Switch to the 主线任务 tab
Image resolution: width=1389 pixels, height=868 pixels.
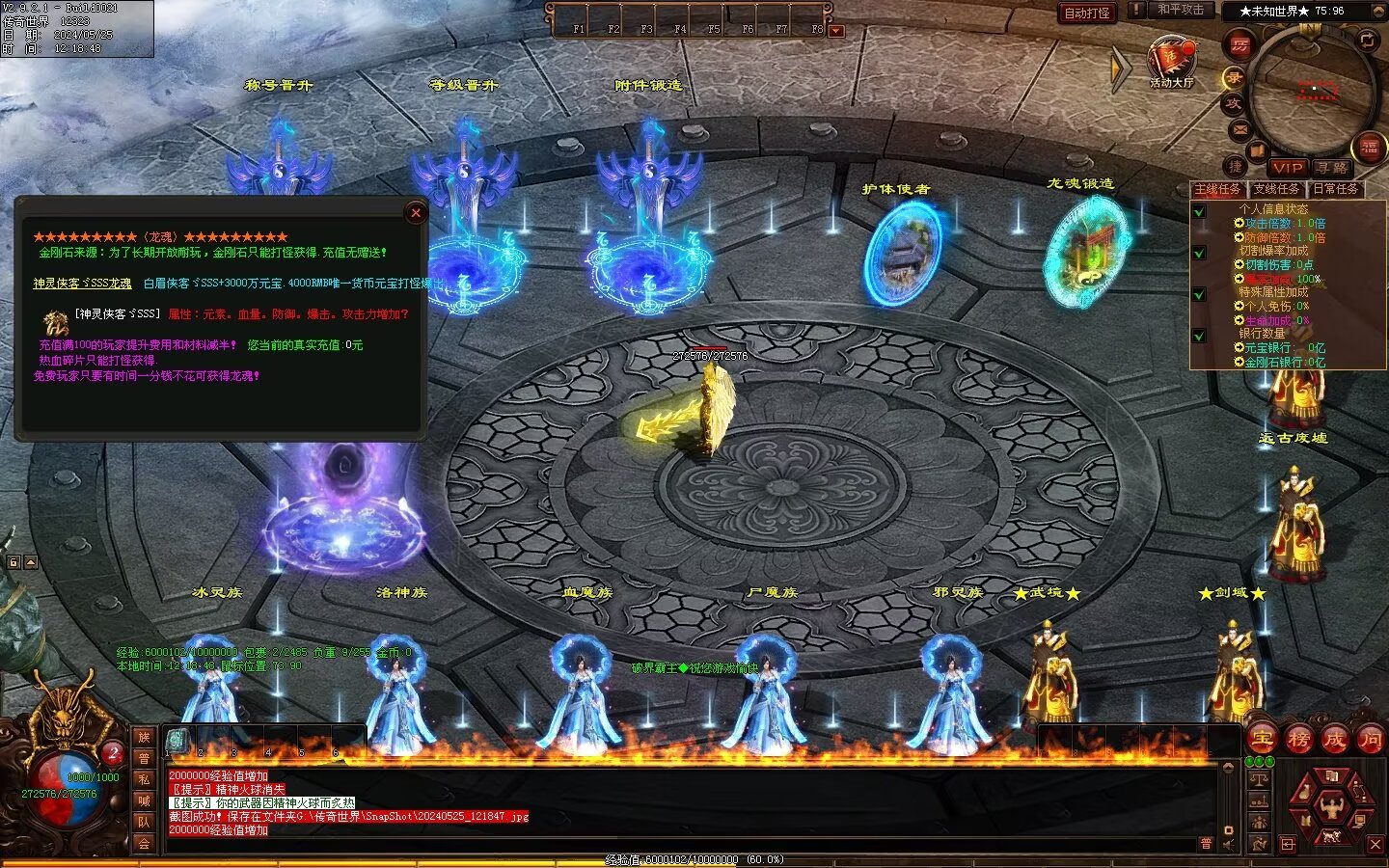pyautogui.click(x=1218, y=189)
